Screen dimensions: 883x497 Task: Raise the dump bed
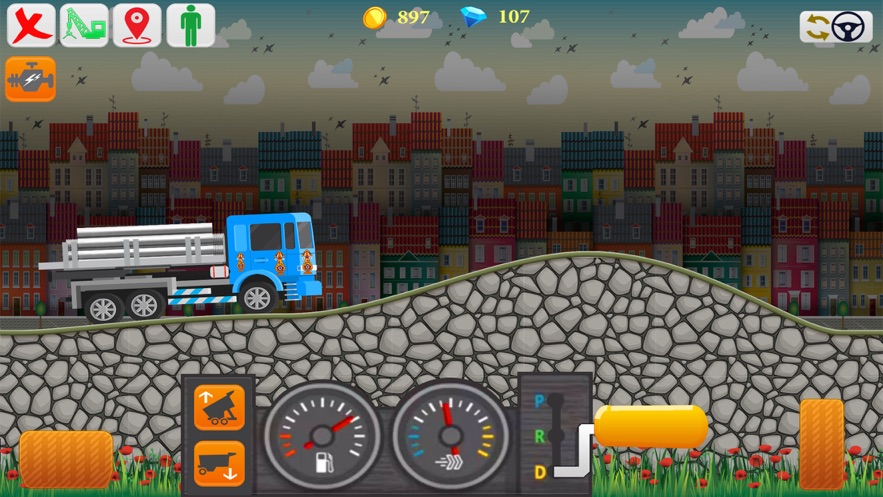click(x=219, y=407)
